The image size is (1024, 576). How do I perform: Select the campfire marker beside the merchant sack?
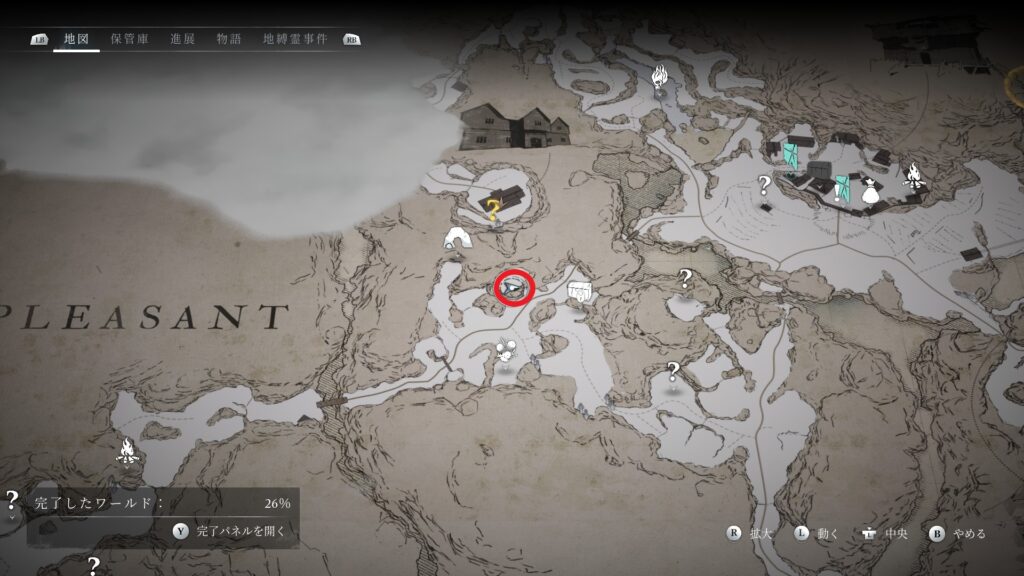(x=913, y=176)
